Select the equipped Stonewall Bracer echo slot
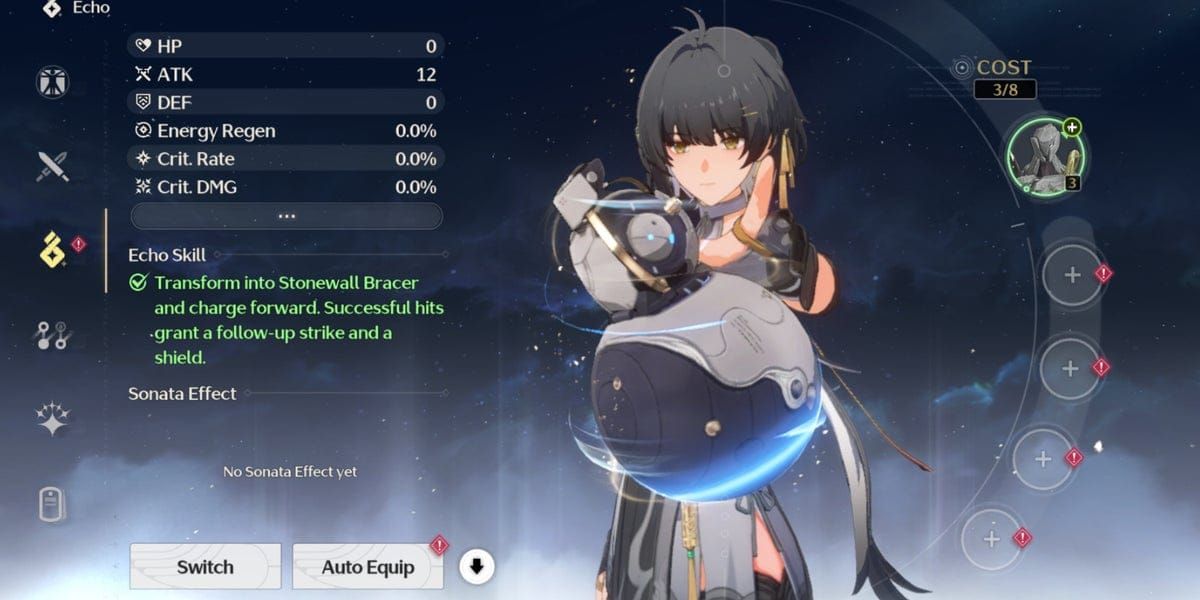 coord(1046,155)
